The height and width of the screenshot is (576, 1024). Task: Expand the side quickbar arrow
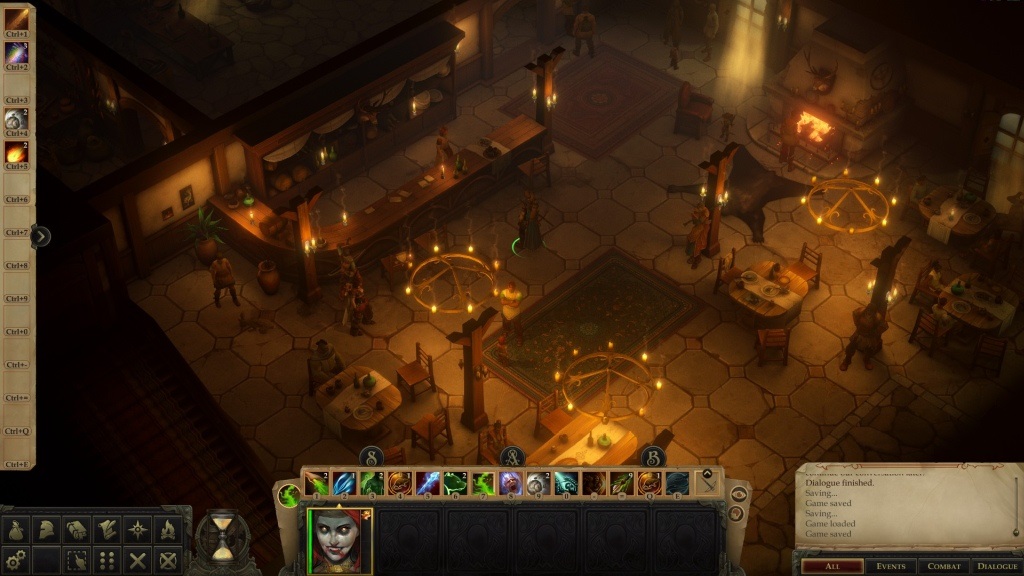(41, 236)
